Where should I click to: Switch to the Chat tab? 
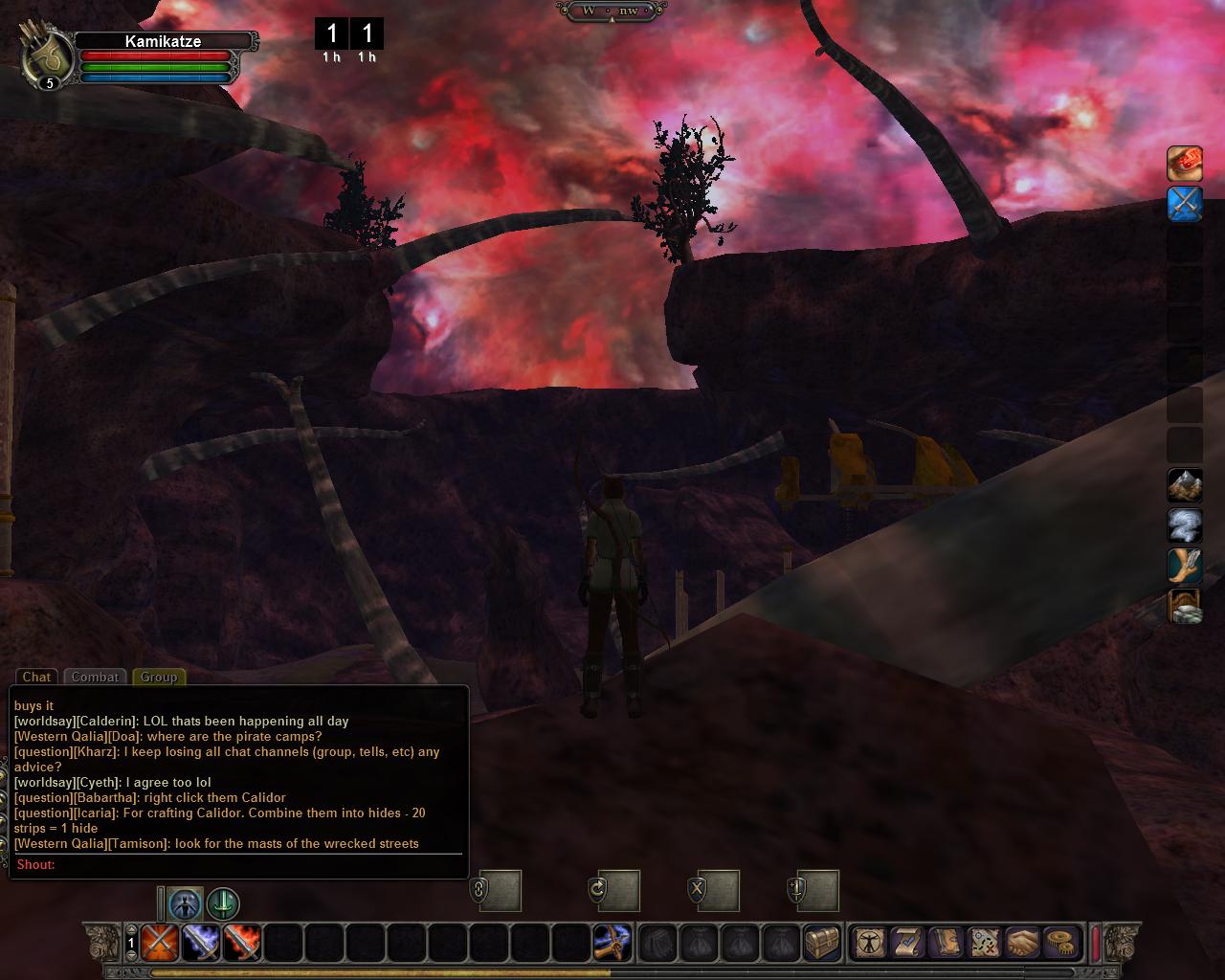click(36, 677)
